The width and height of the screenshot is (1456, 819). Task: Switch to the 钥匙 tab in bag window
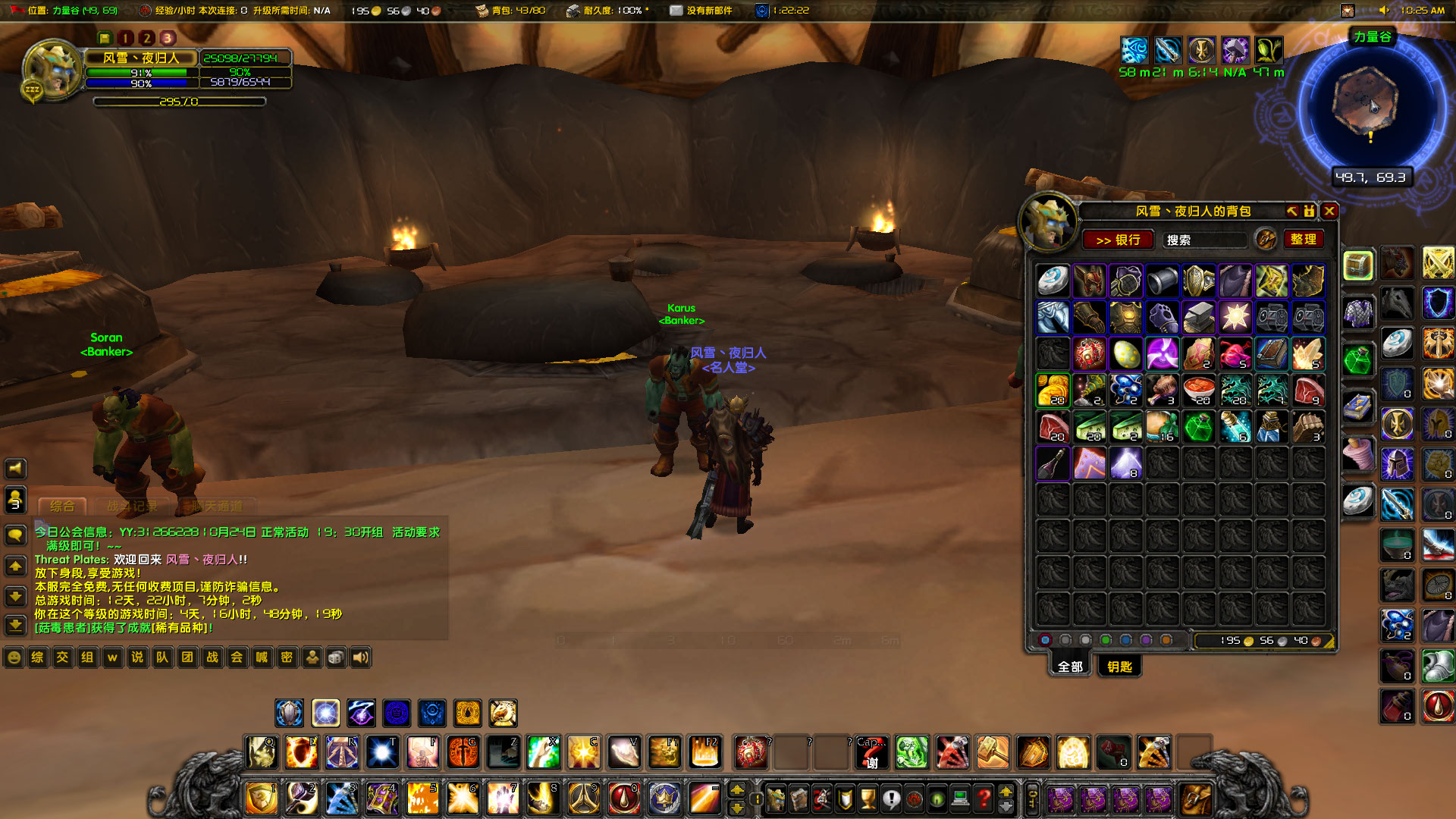click(1119, 667)
